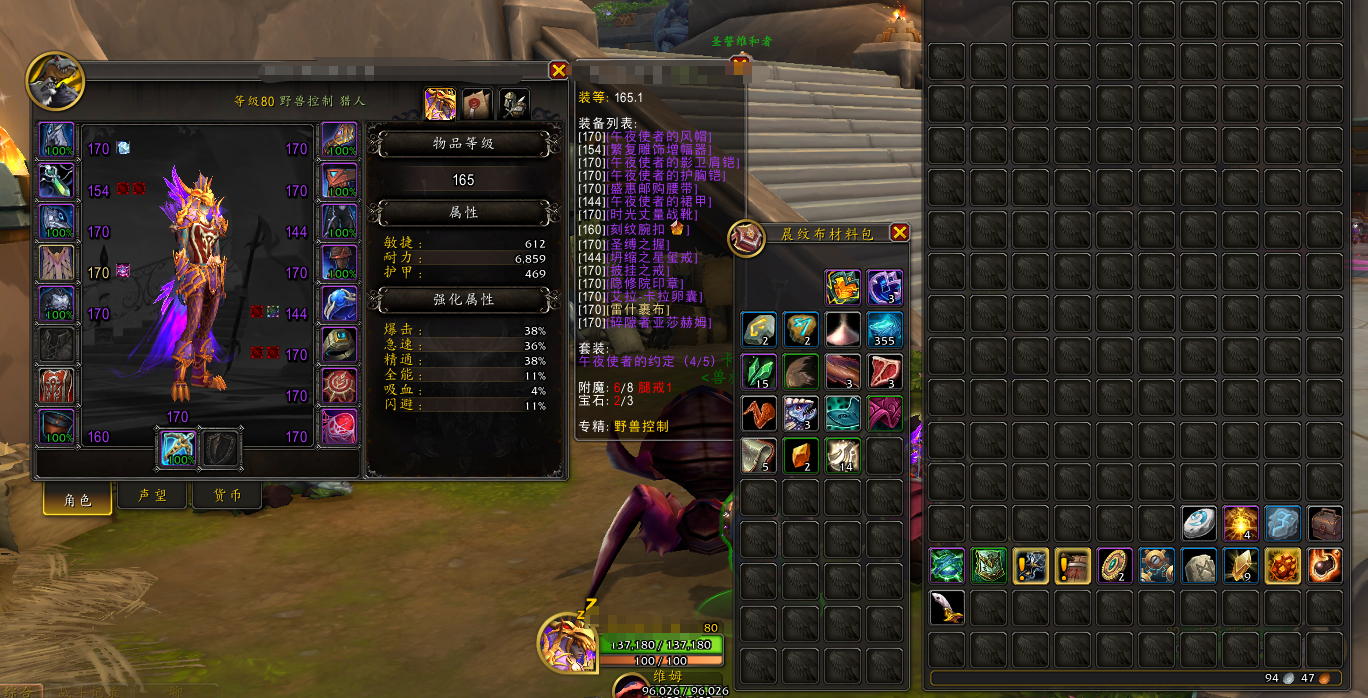This screenshot has width=1368, height=698.
Task: Open the 货币 currency tab
Action: [x=226, y=496]
